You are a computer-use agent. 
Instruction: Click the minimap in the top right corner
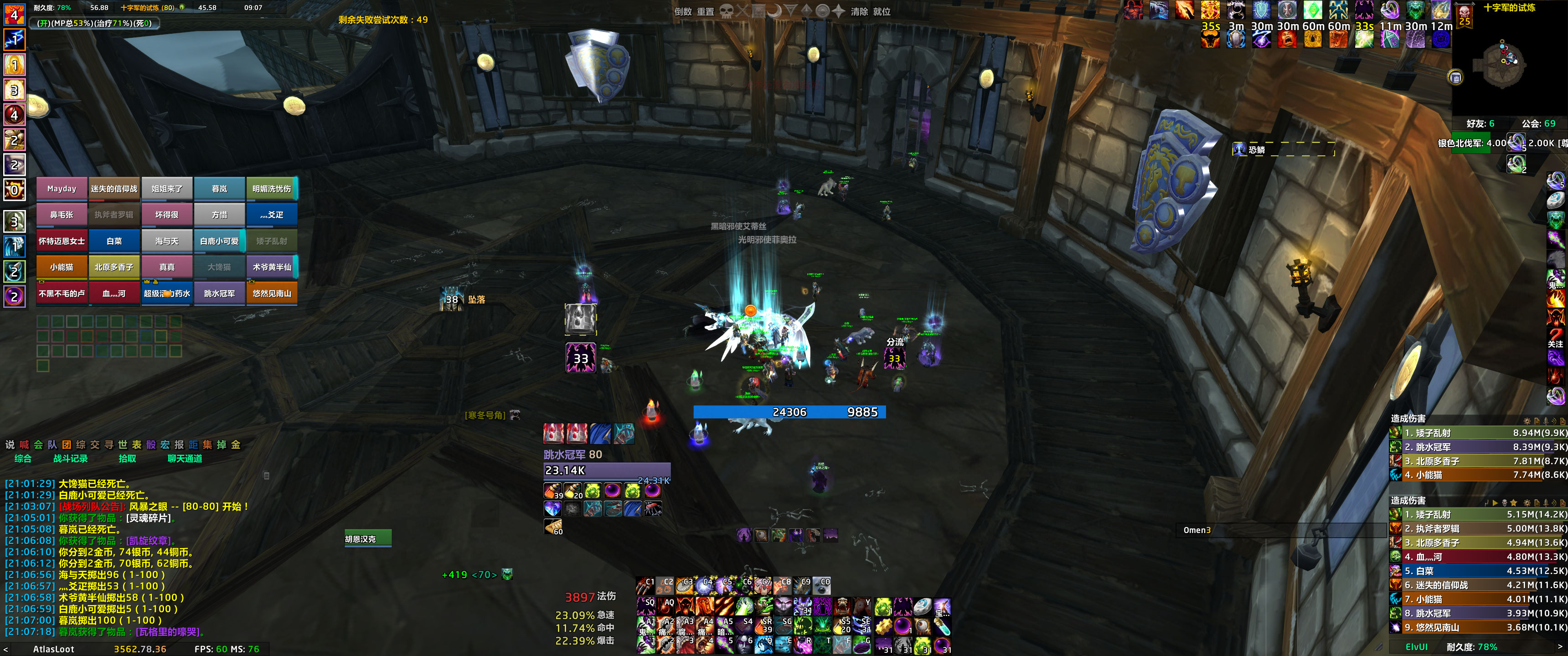point(1503,64)
